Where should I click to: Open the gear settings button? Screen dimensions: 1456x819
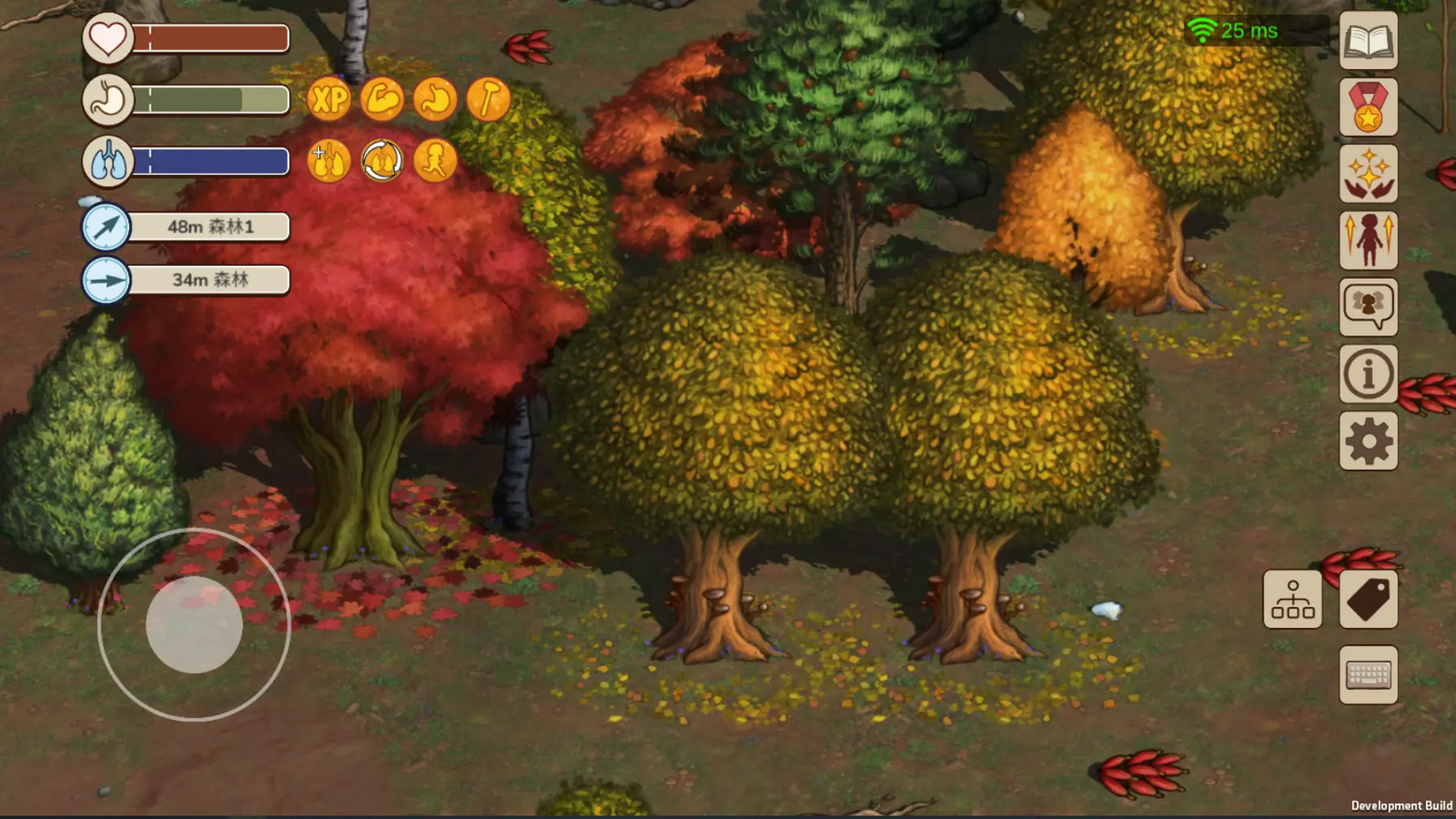pos(1368,441)
